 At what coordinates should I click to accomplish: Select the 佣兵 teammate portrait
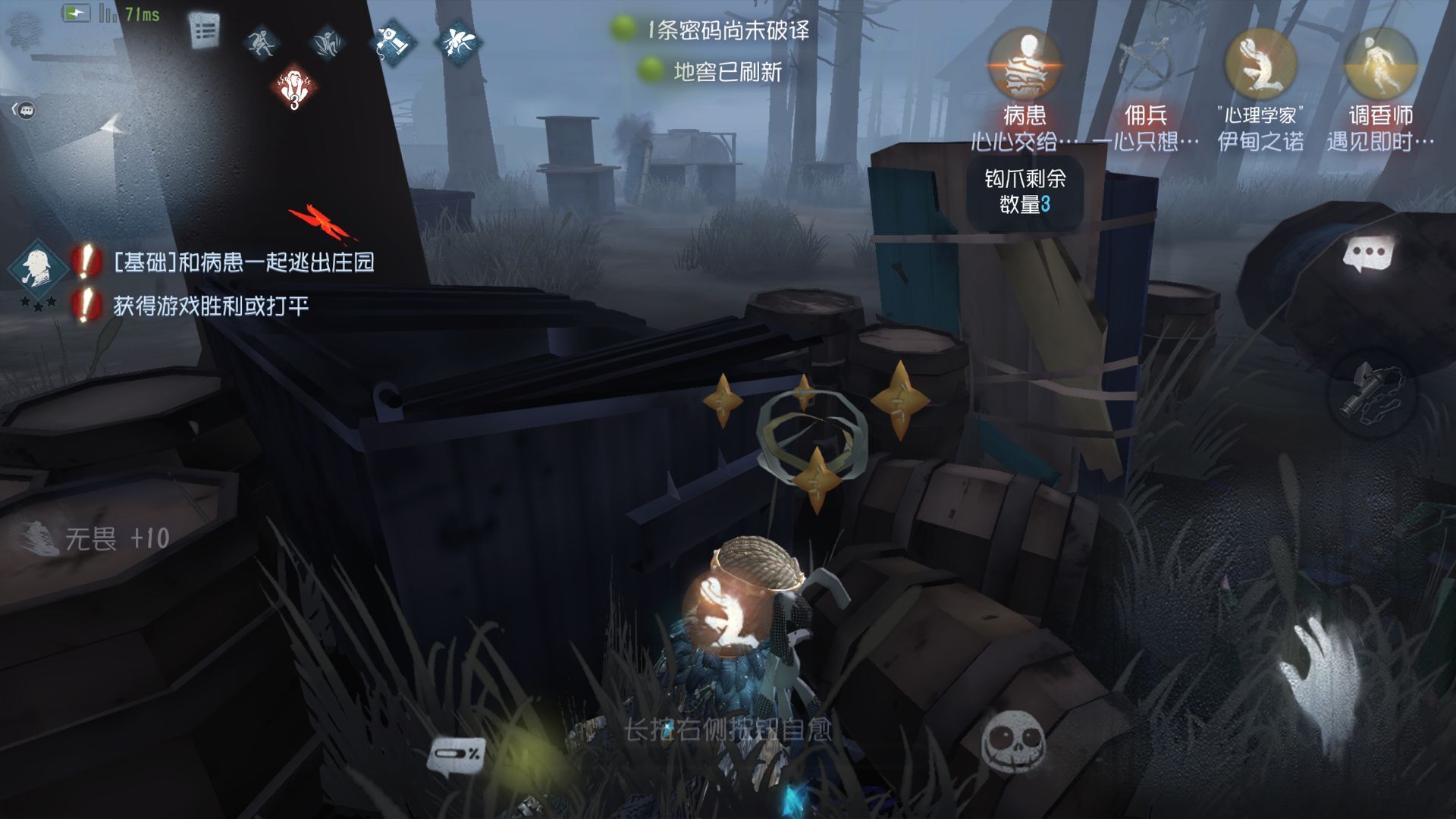pos(1144,65)
